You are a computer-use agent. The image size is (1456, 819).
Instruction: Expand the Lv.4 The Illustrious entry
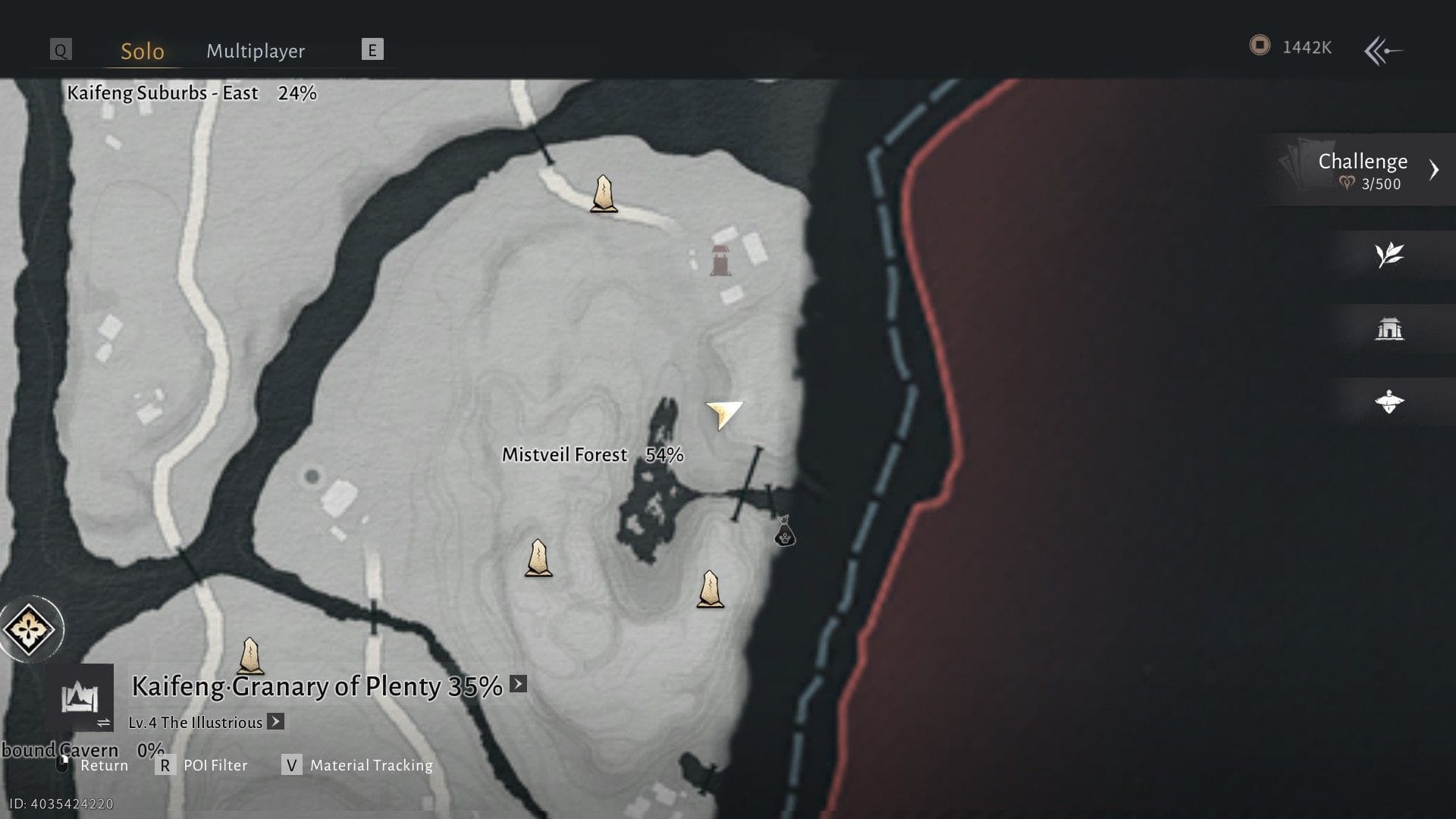tap(274, 722)
